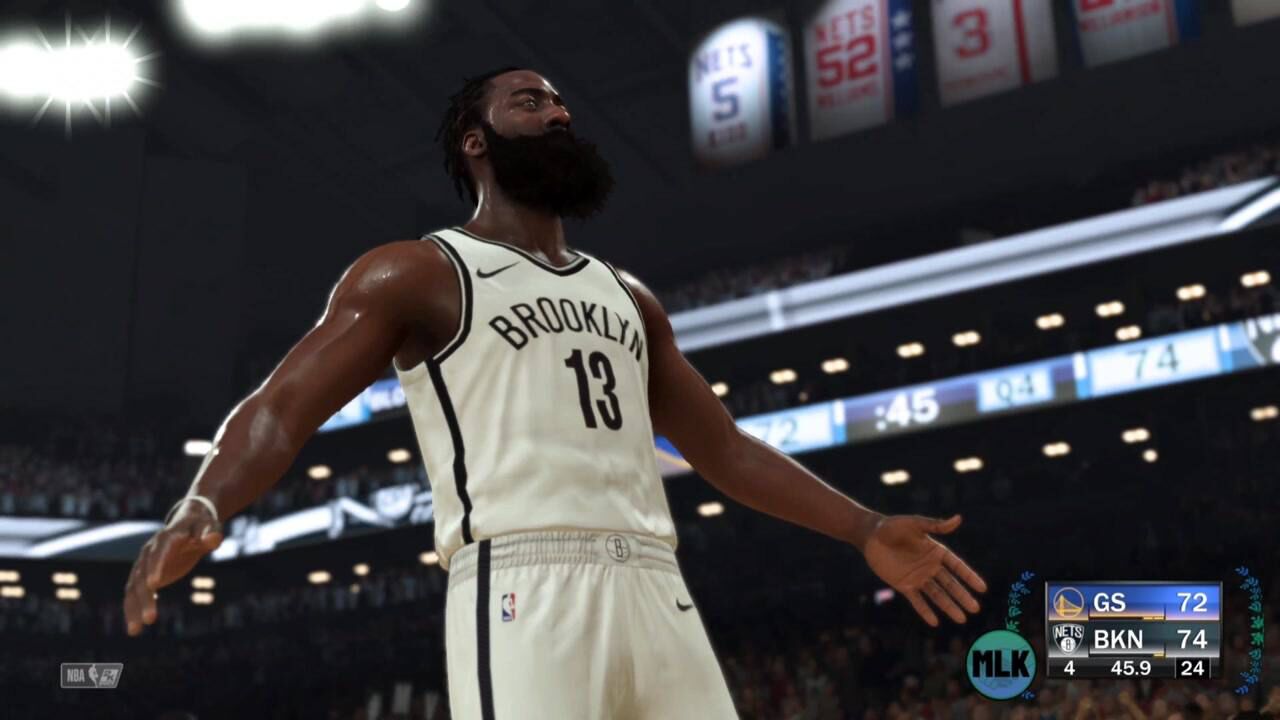This screenshot has height=720, width=1280.
Task: Select the BKN team tab on scoreboard
Action: click(x=1116, y=638)
